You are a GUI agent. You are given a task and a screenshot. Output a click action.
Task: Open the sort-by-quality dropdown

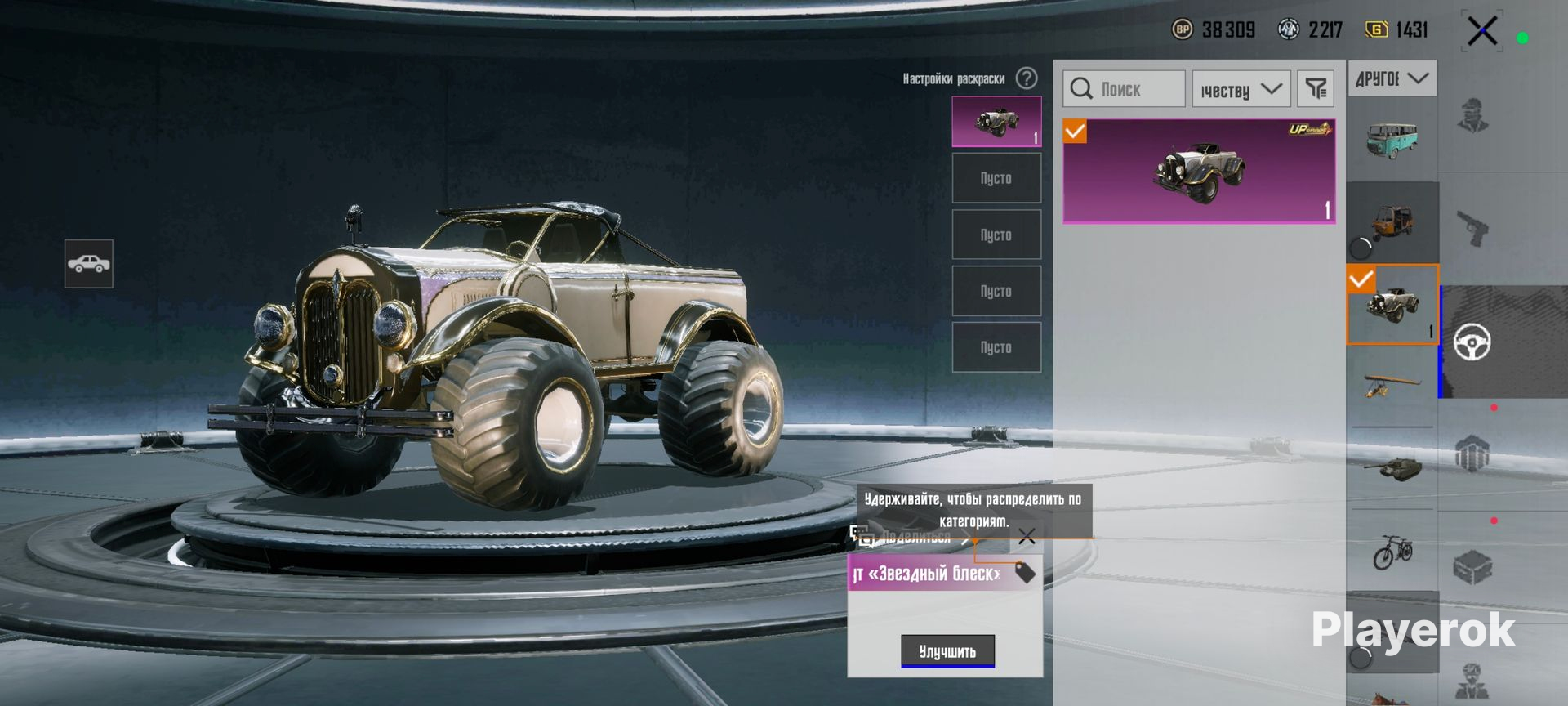point(1241,89)
